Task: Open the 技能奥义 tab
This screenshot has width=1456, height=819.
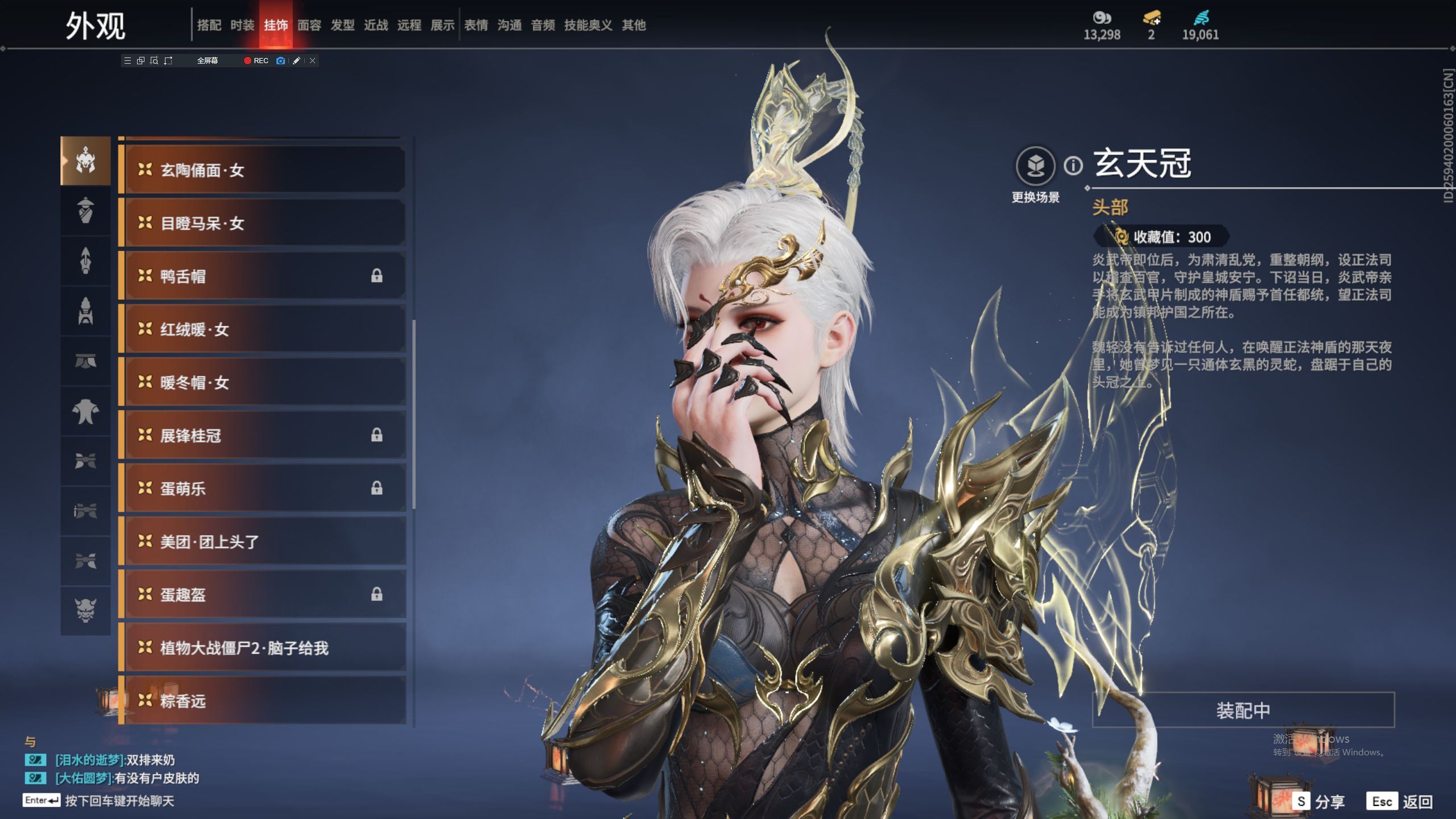Action: [588, 25]
